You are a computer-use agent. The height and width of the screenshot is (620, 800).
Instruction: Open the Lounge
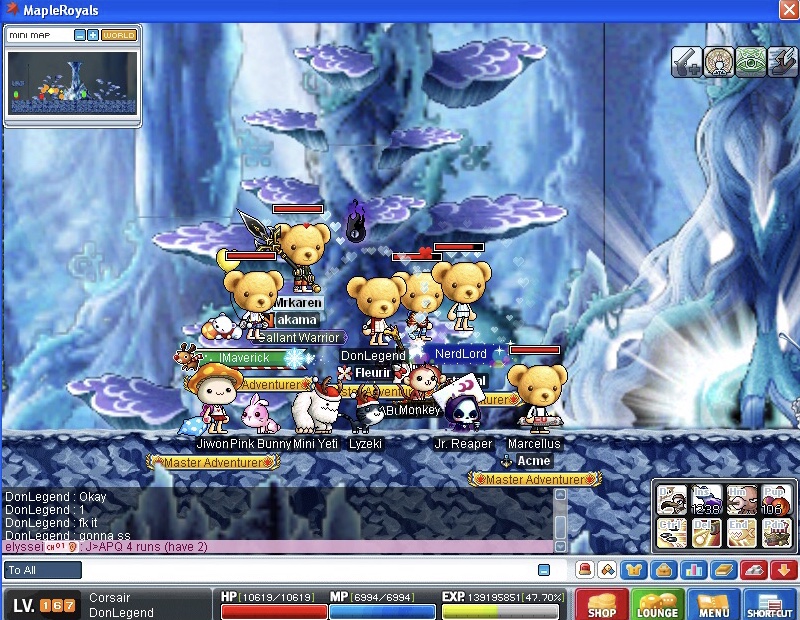tap(657, 604)
